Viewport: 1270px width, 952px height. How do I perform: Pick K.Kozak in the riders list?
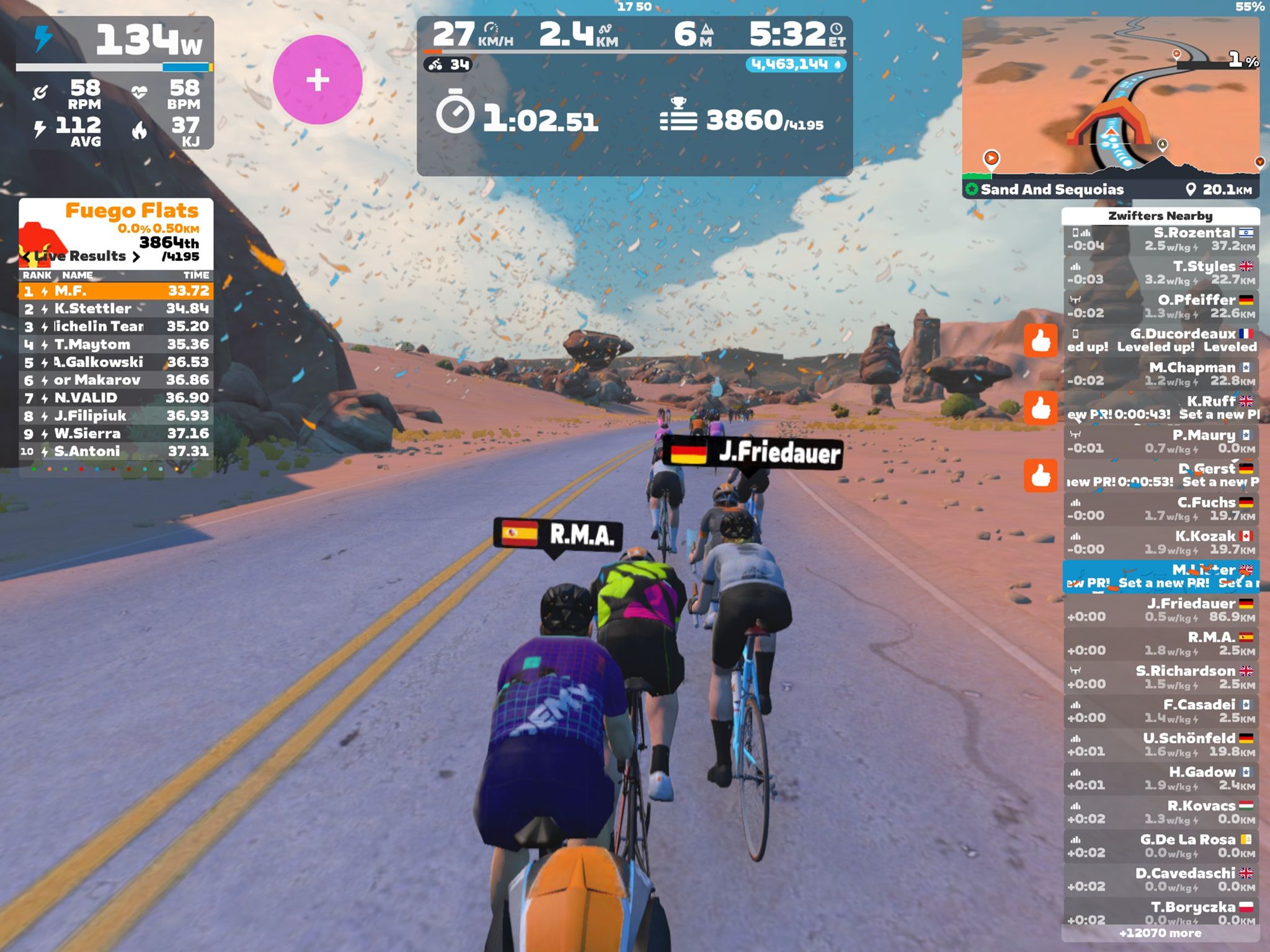click(1161, 542)
